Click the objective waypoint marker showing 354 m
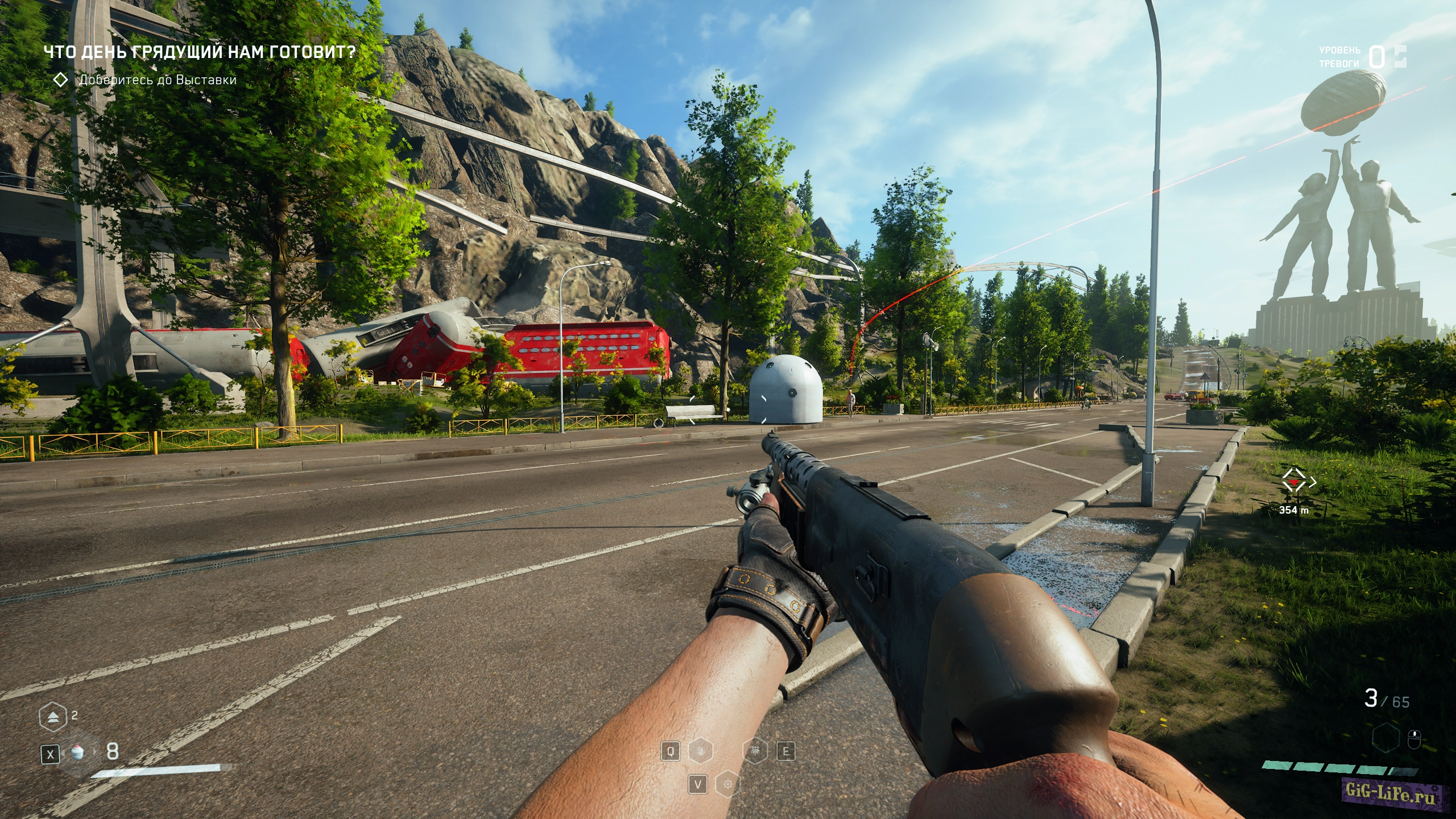 (x=1294, y=483)
